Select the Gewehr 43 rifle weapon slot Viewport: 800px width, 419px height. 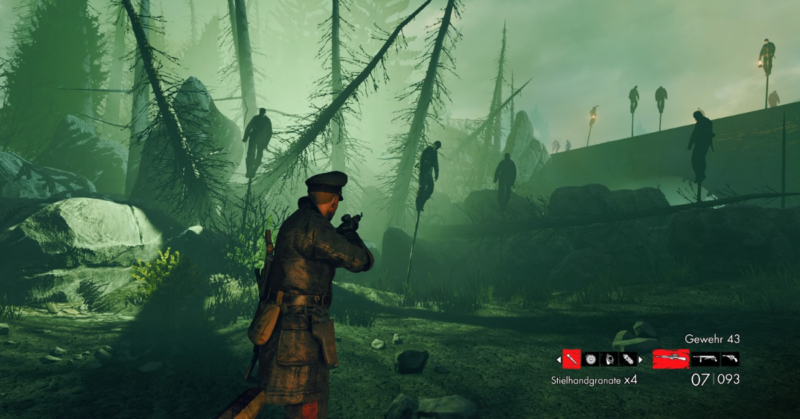click(671, 358)
